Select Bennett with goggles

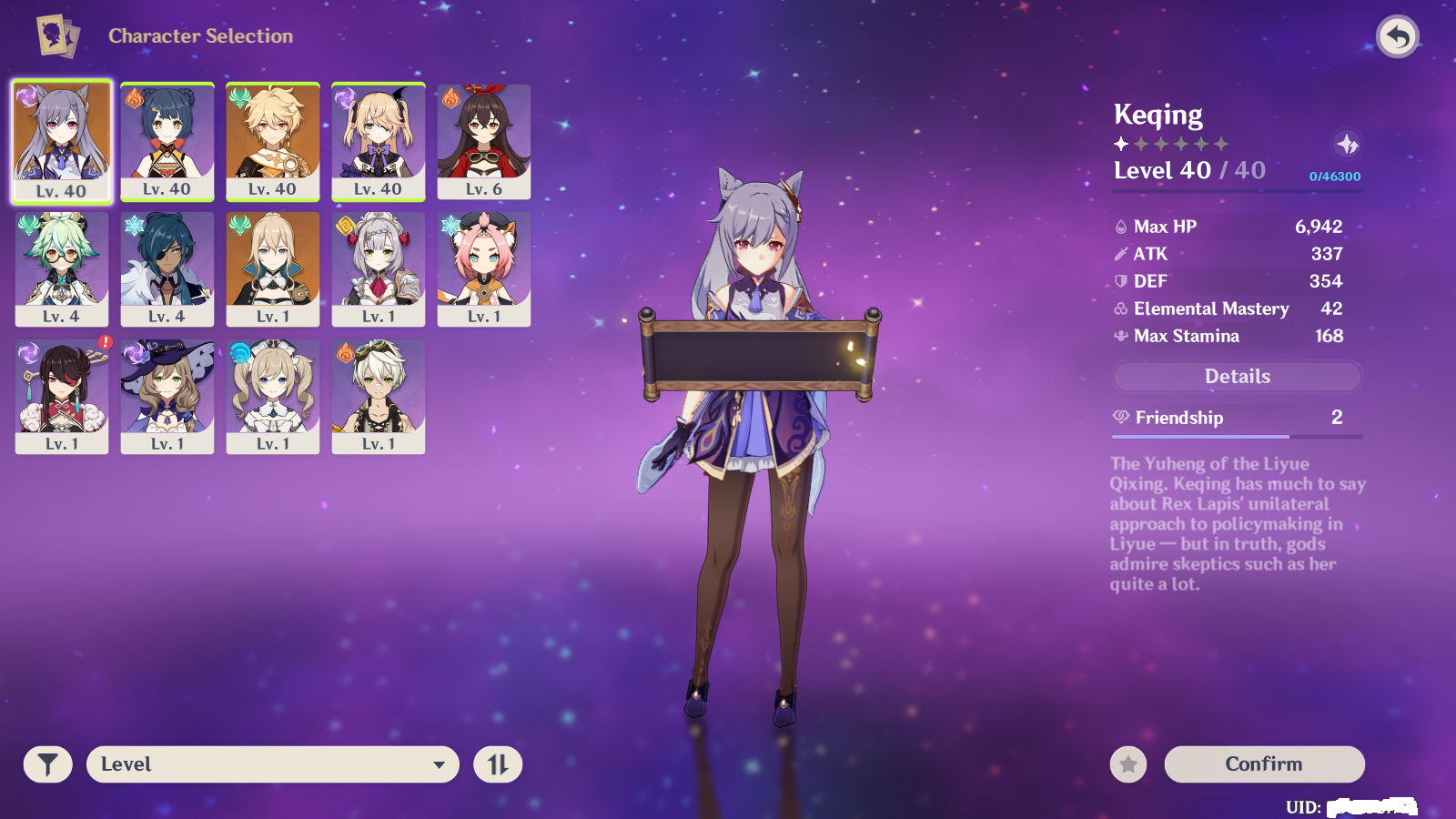379,395
